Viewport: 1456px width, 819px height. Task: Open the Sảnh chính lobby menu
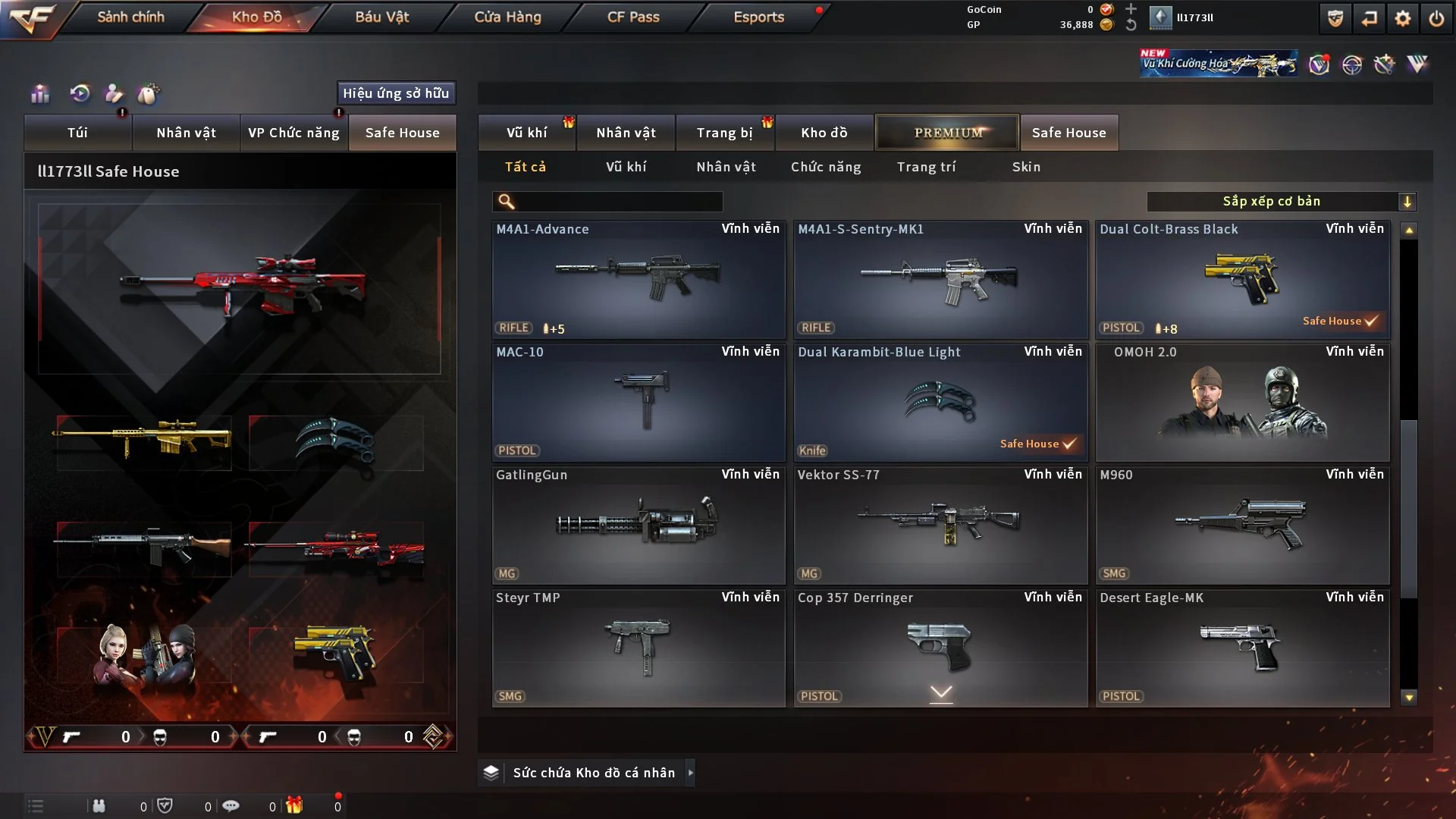130,17
